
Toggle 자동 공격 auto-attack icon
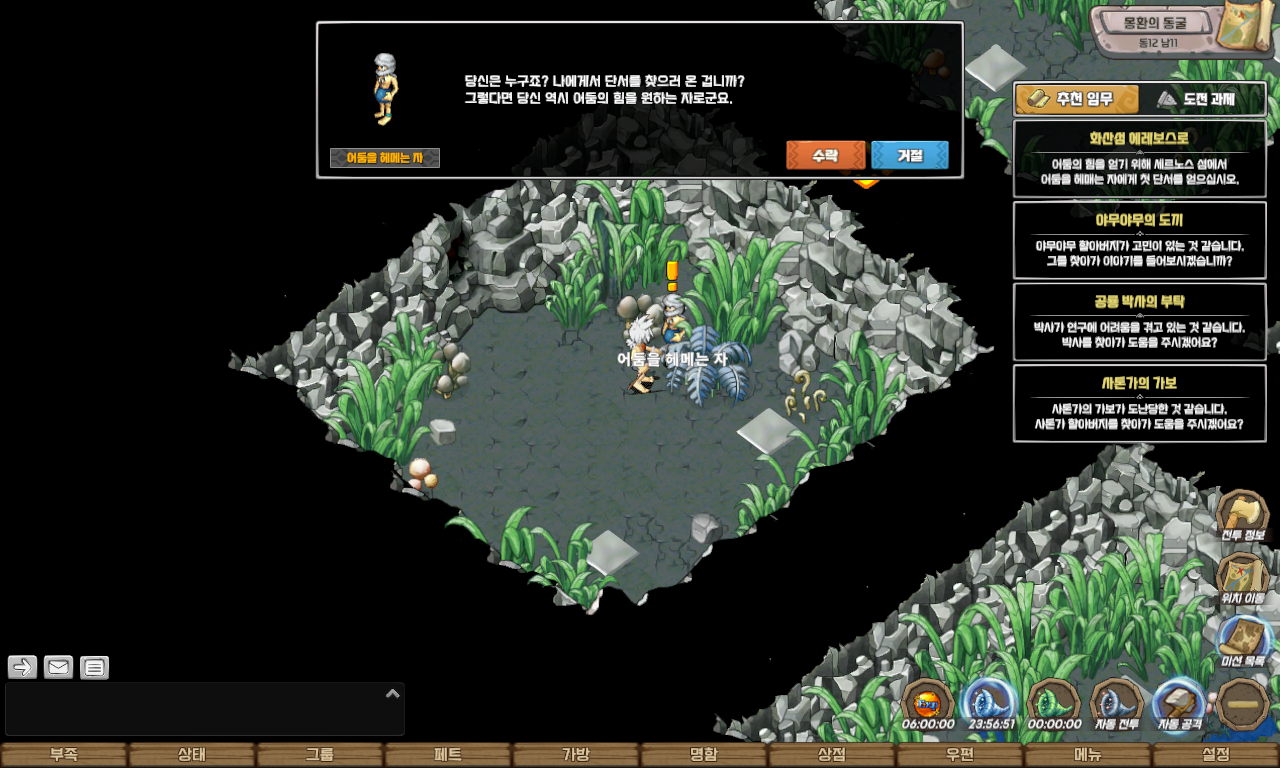point(1180,704)
